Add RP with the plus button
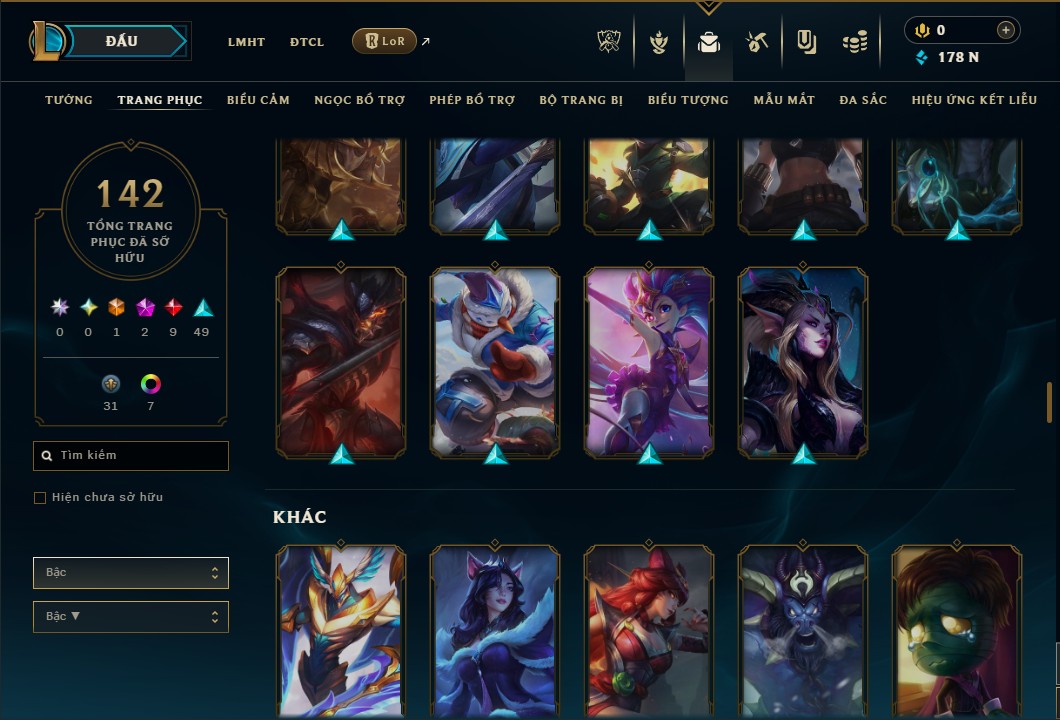This screenshot has height=720, width=1060. click(x=1005, y=30)
